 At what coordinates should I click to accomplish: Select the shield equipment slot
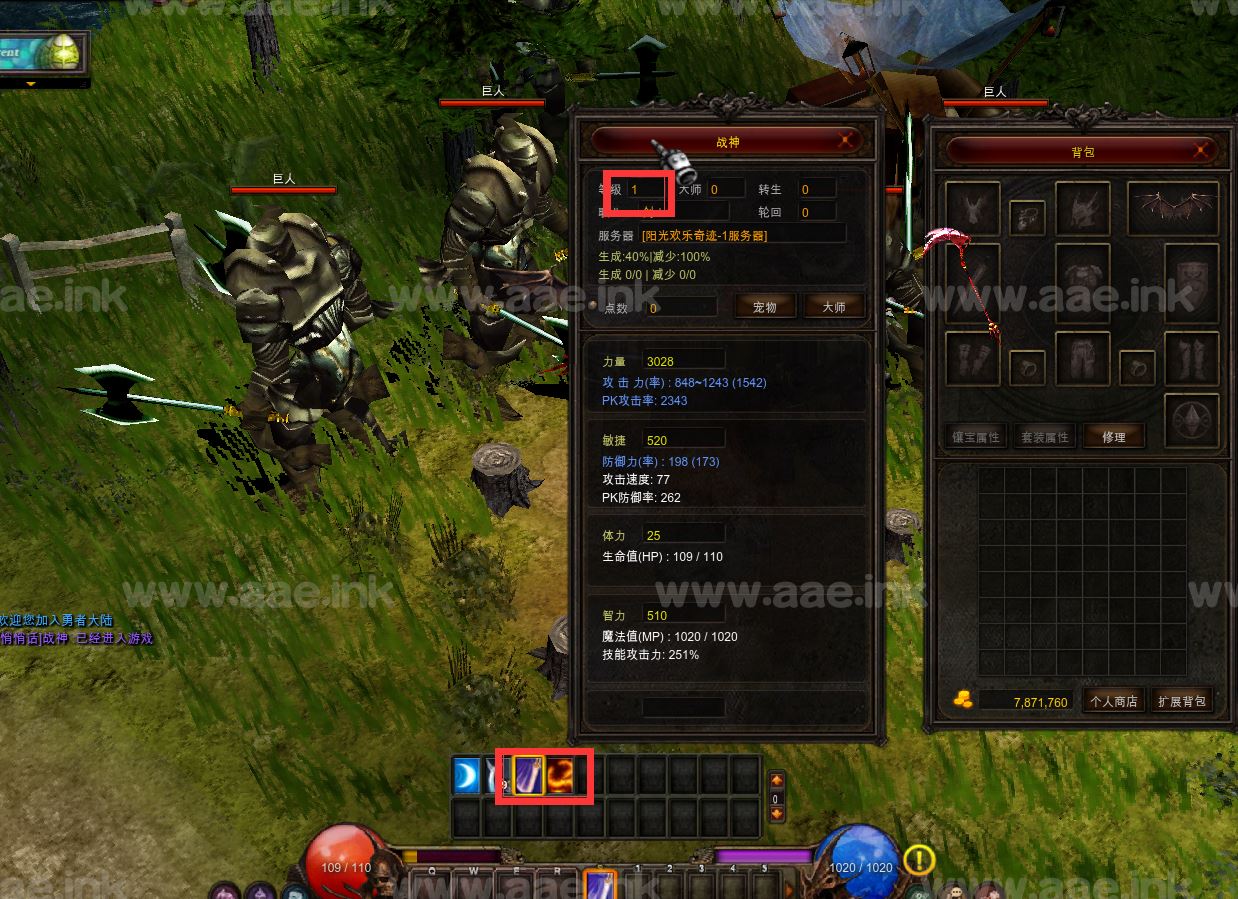click(1191, 281)
